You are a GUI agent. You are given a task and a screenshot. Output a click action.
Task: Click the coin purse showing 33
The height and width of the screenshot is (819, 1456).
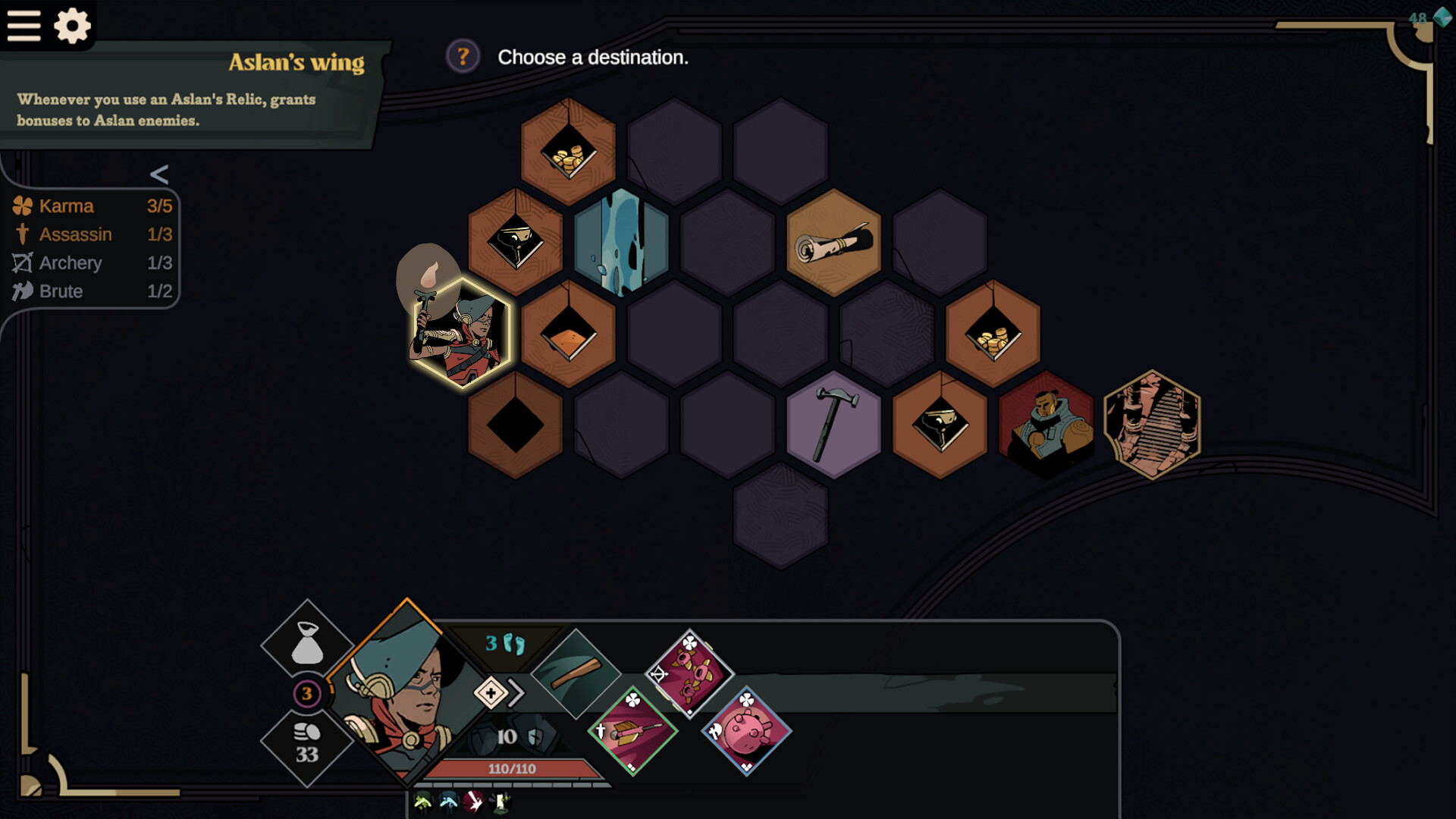click(306, 739)
